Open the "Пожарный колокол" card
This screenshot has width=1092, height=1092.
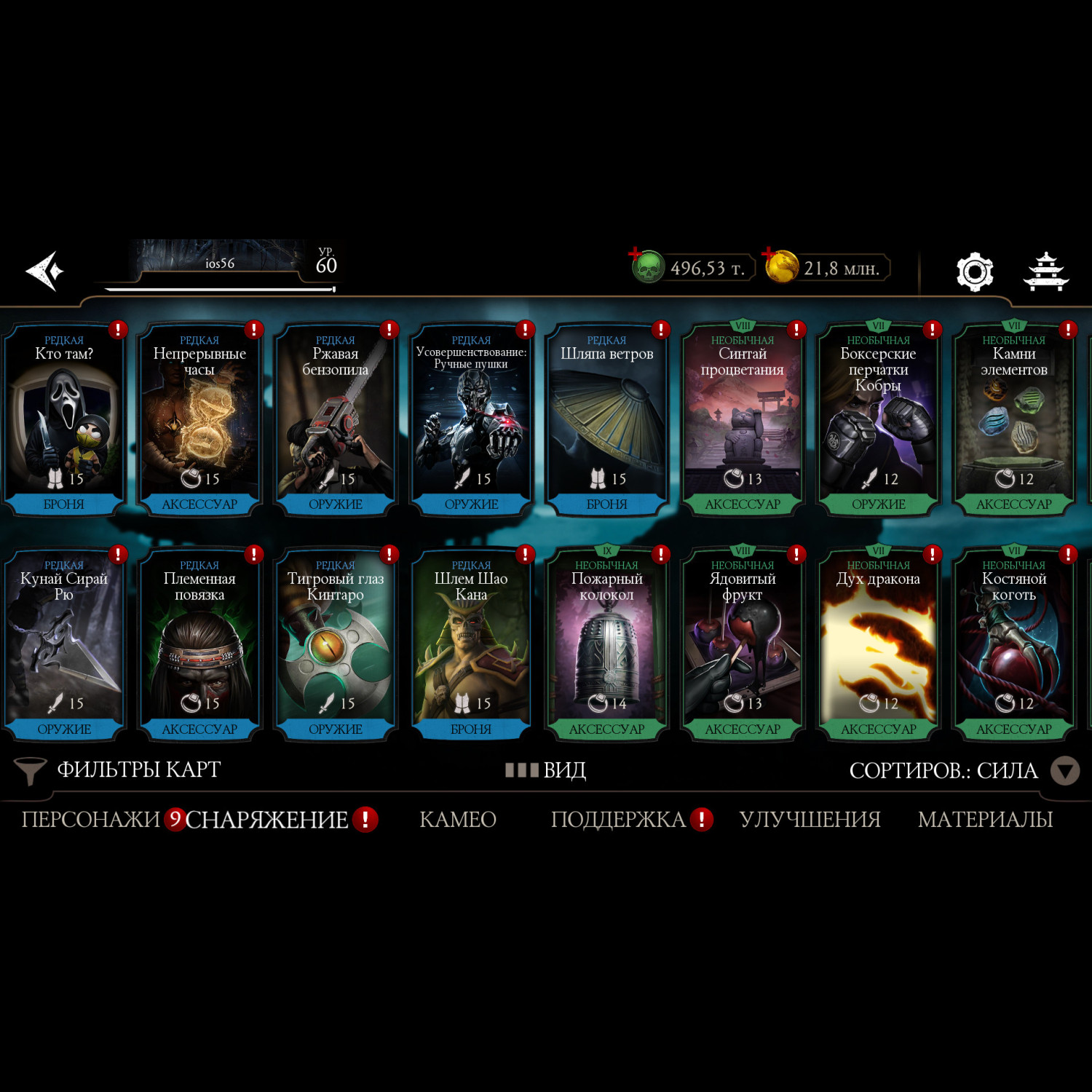(x=606, y=645)
